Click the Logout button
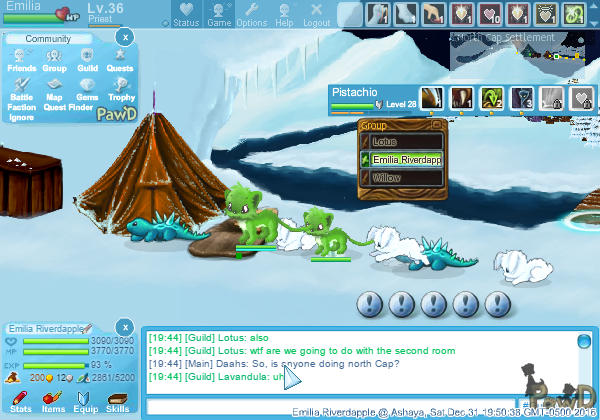The height and width of the screenshot is (420, 600). point(316,14)
